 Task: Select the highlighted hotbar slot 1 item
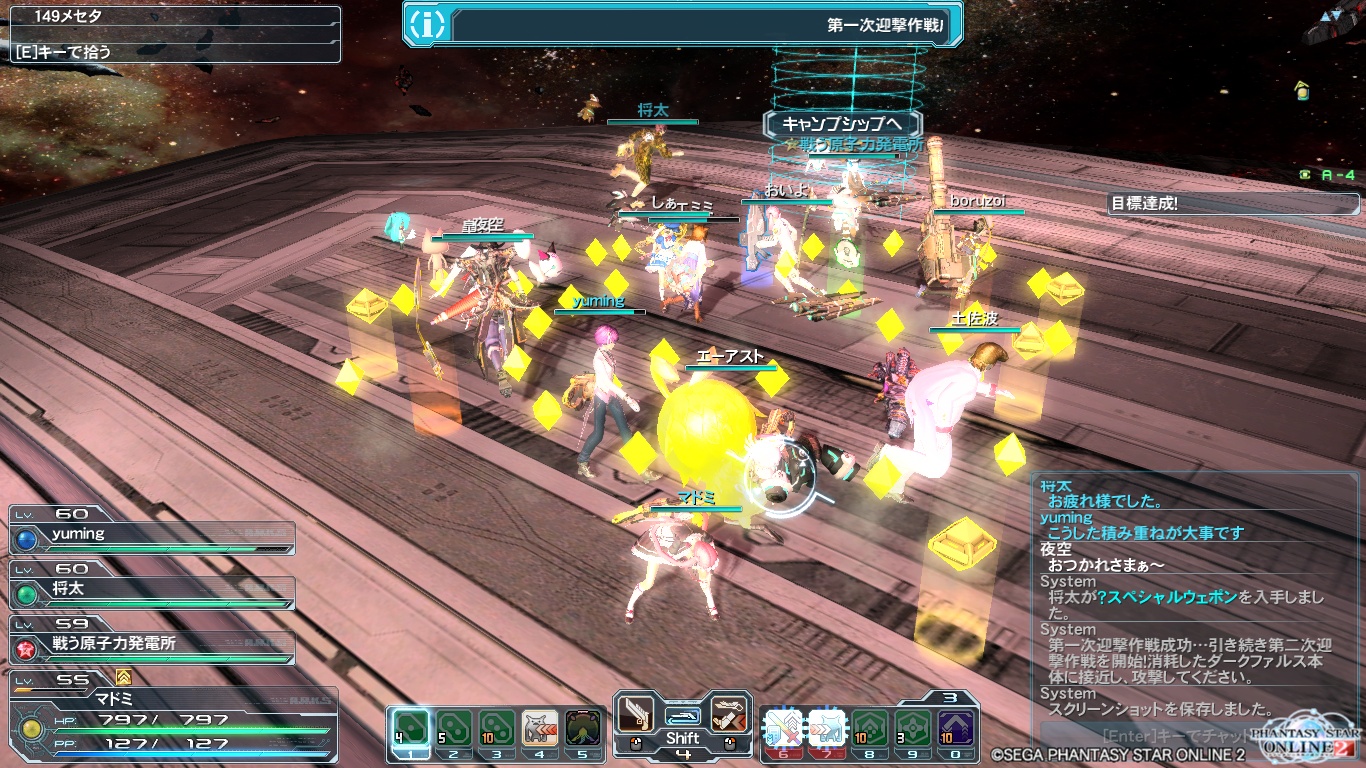pos(410,727)
